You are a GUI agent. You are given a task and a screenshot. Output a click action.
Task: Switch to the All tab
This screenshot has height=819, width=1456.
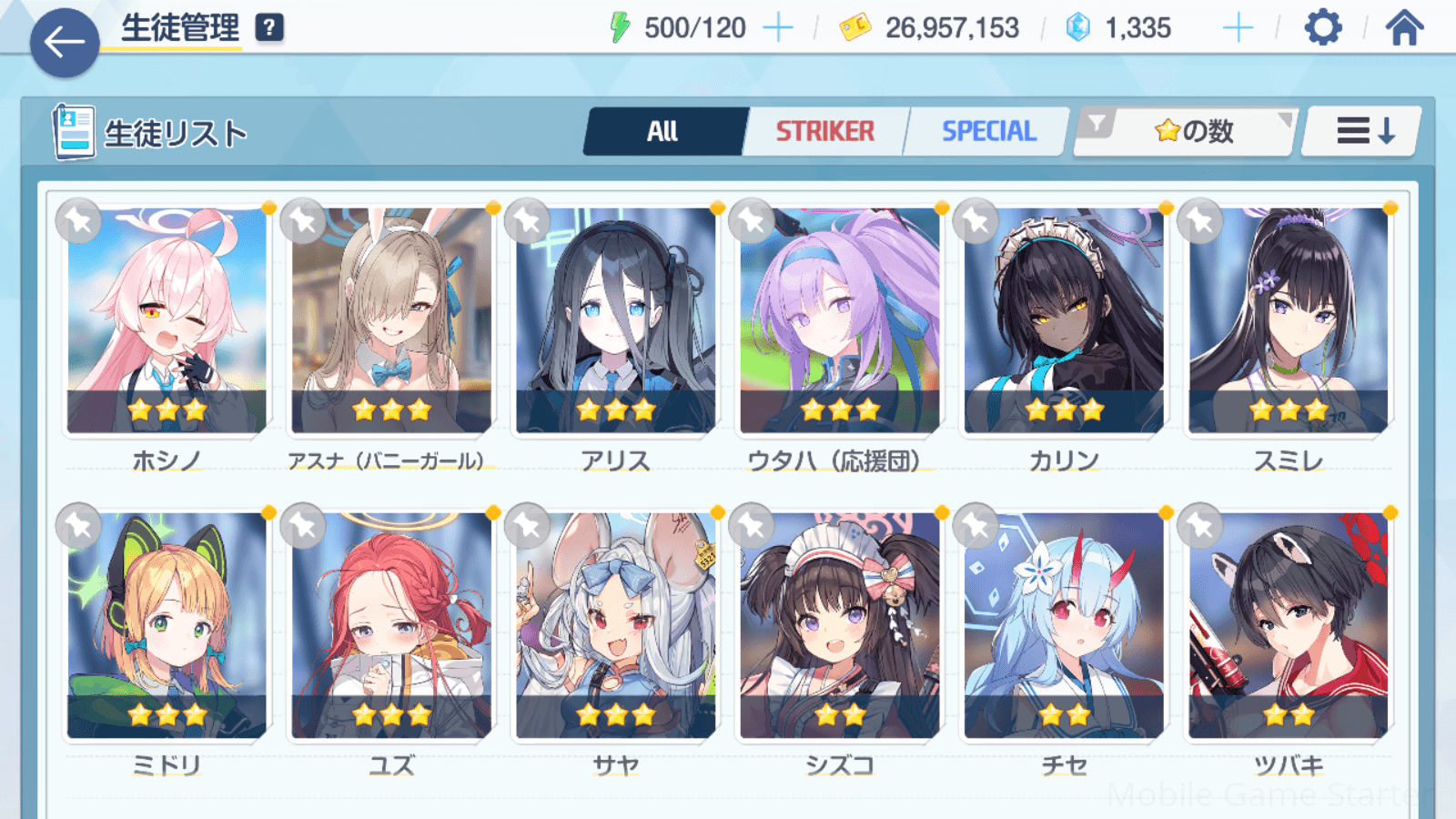click(663, 132)
